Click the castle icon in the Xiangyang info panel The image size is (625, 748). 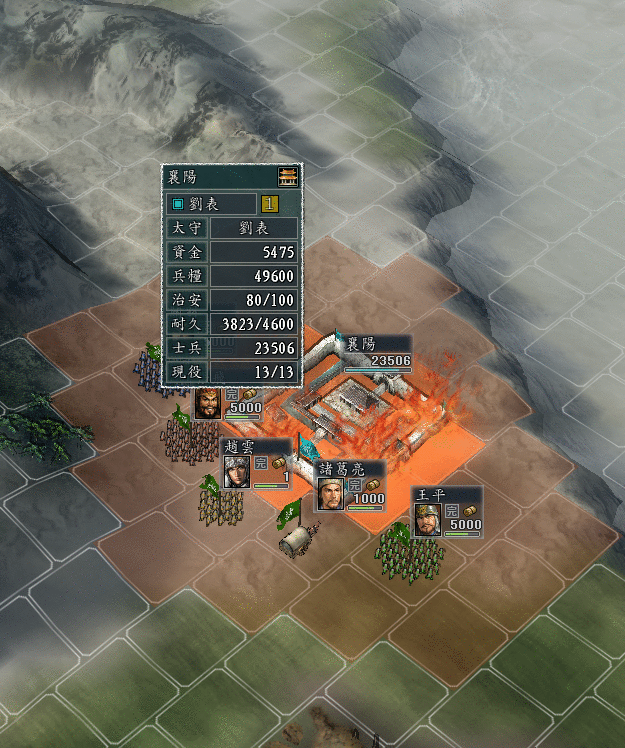288,176
